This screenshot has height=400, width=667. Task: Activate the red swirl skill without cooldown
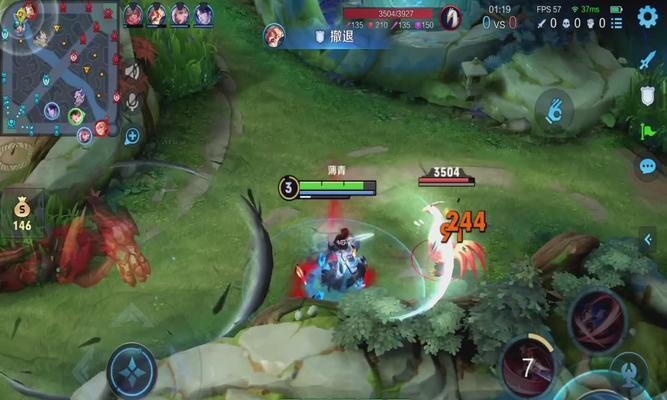(x=597, y=320)
